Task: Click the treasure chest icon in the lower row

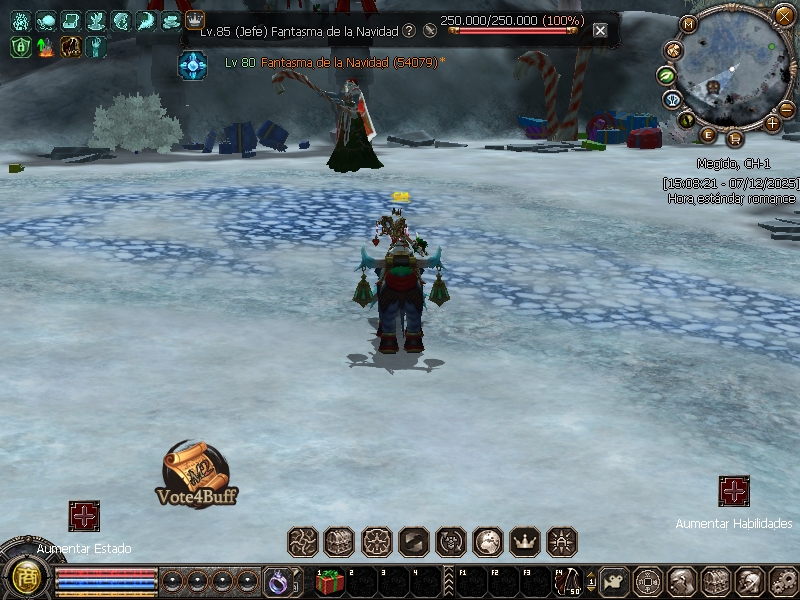Action: [339, 542]
